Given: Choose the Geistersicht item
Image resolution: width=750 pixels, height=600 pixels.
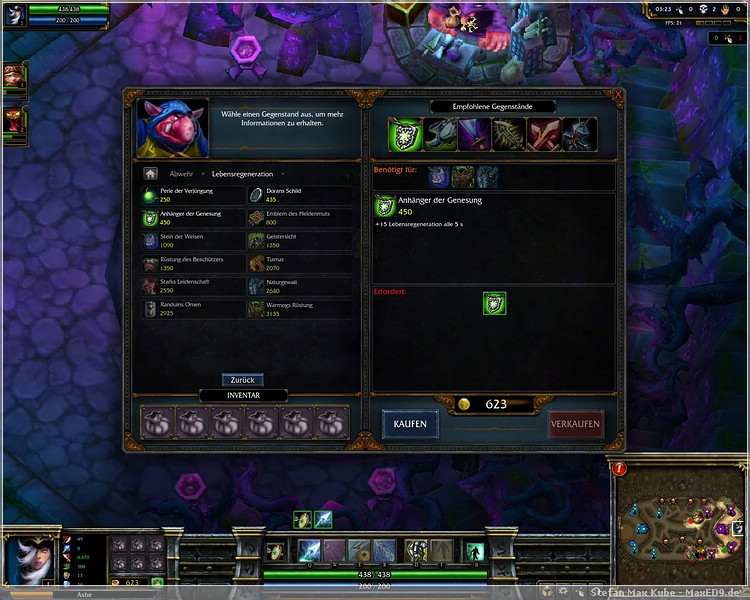Looking at the screenshot, I should point(299,241).
